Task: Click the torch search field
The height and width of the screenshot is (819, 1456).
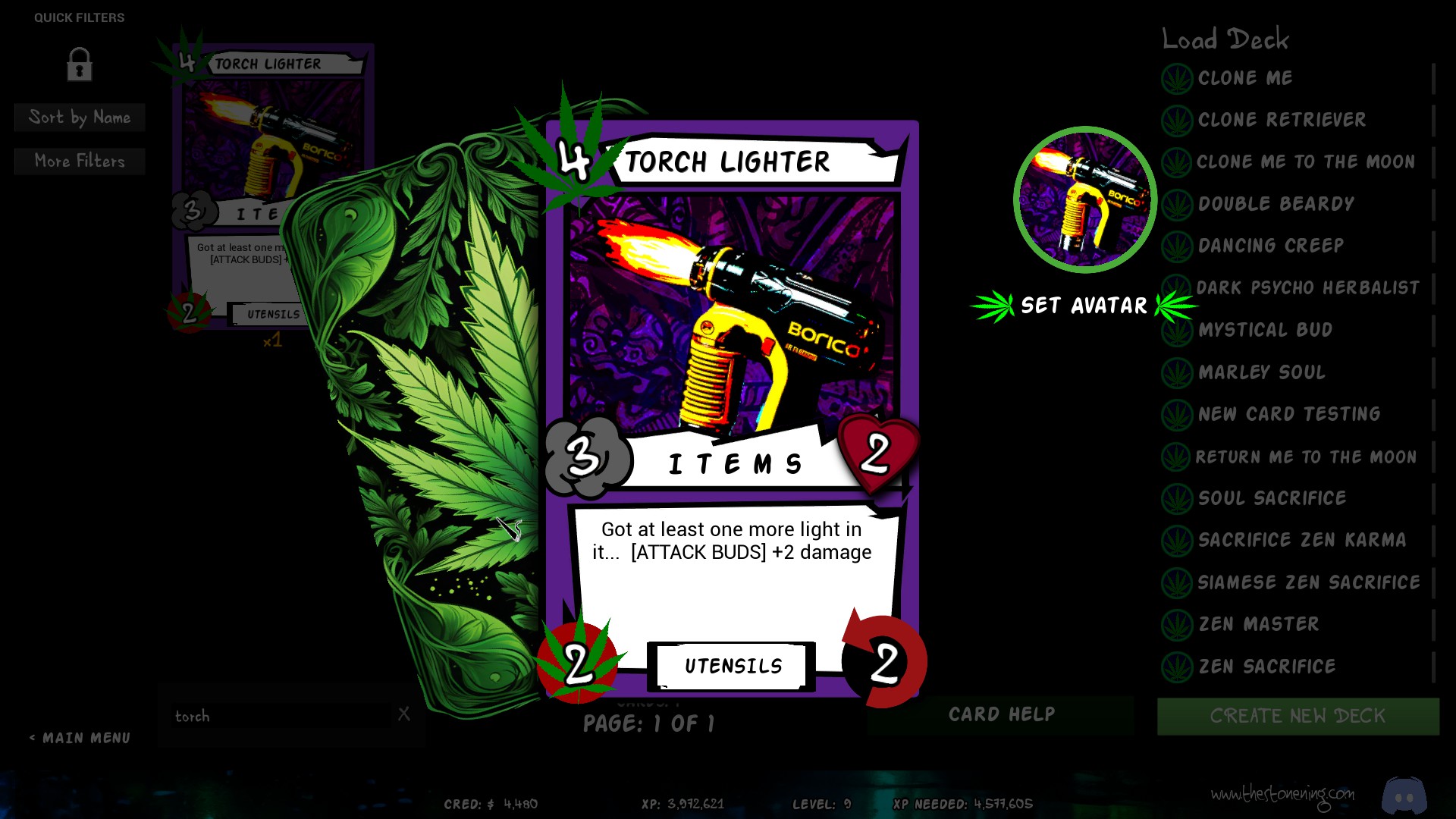Action: (x=281, y=716)
